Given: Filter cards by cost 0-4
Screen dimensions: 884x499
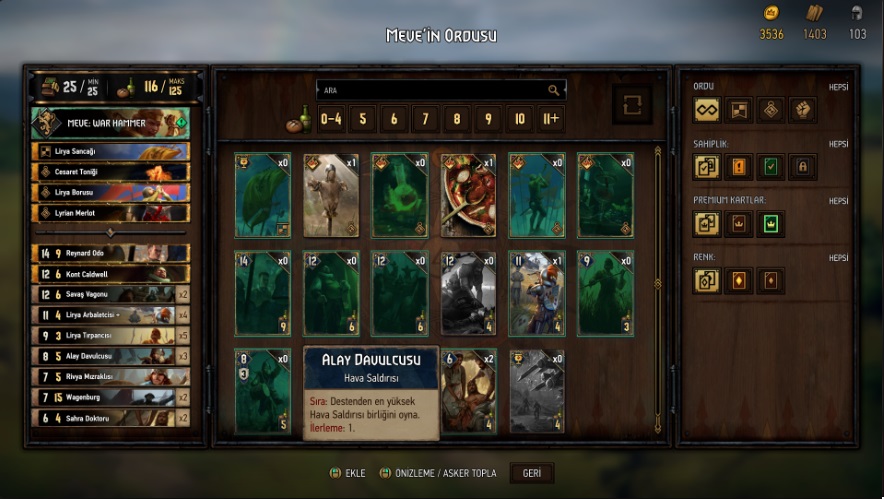Looking at the screenshot, I should 331,119.
